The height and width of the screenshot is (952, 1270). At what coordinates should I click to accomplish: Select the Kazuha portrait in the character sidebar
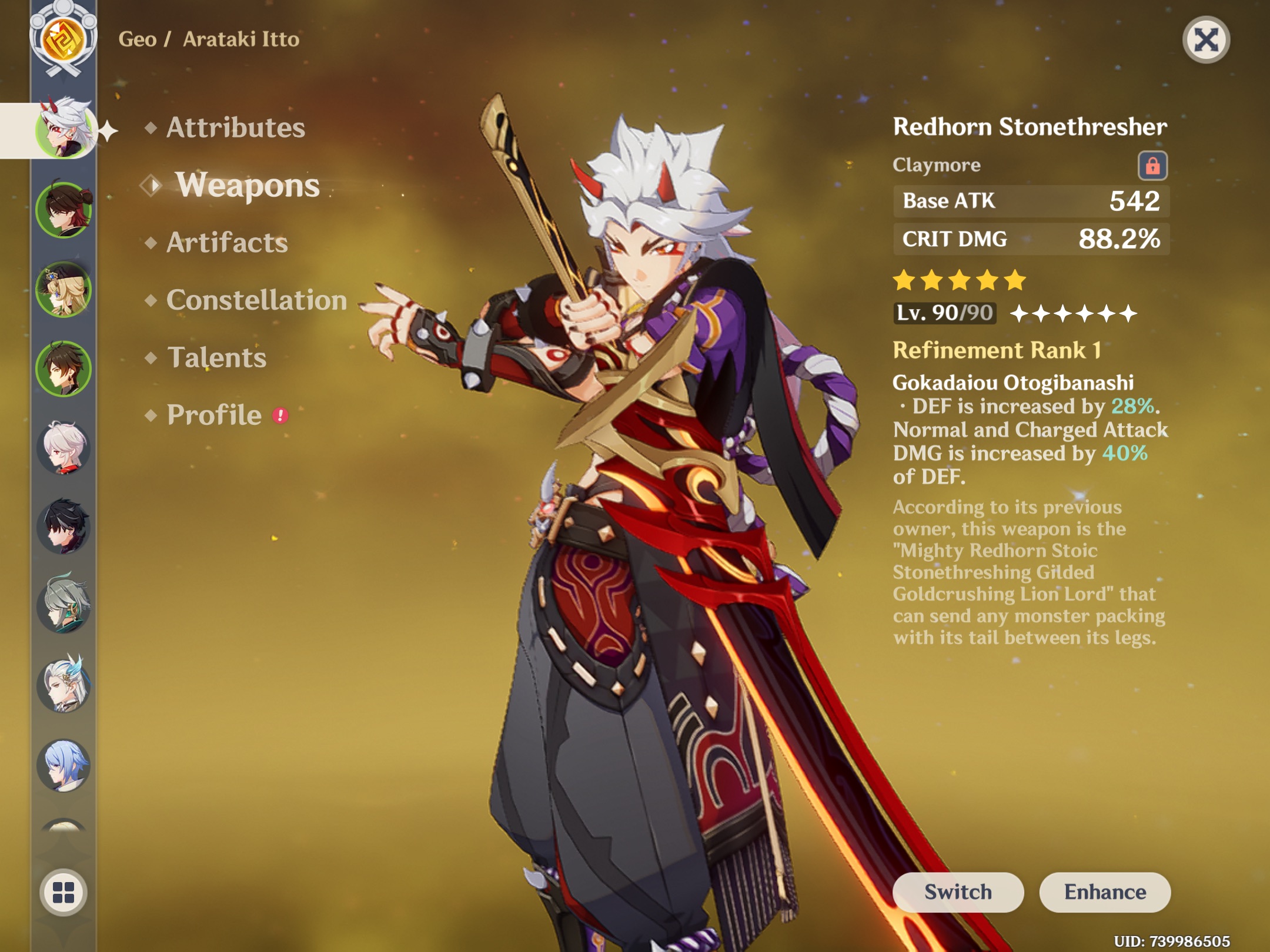tap(65, 447)
